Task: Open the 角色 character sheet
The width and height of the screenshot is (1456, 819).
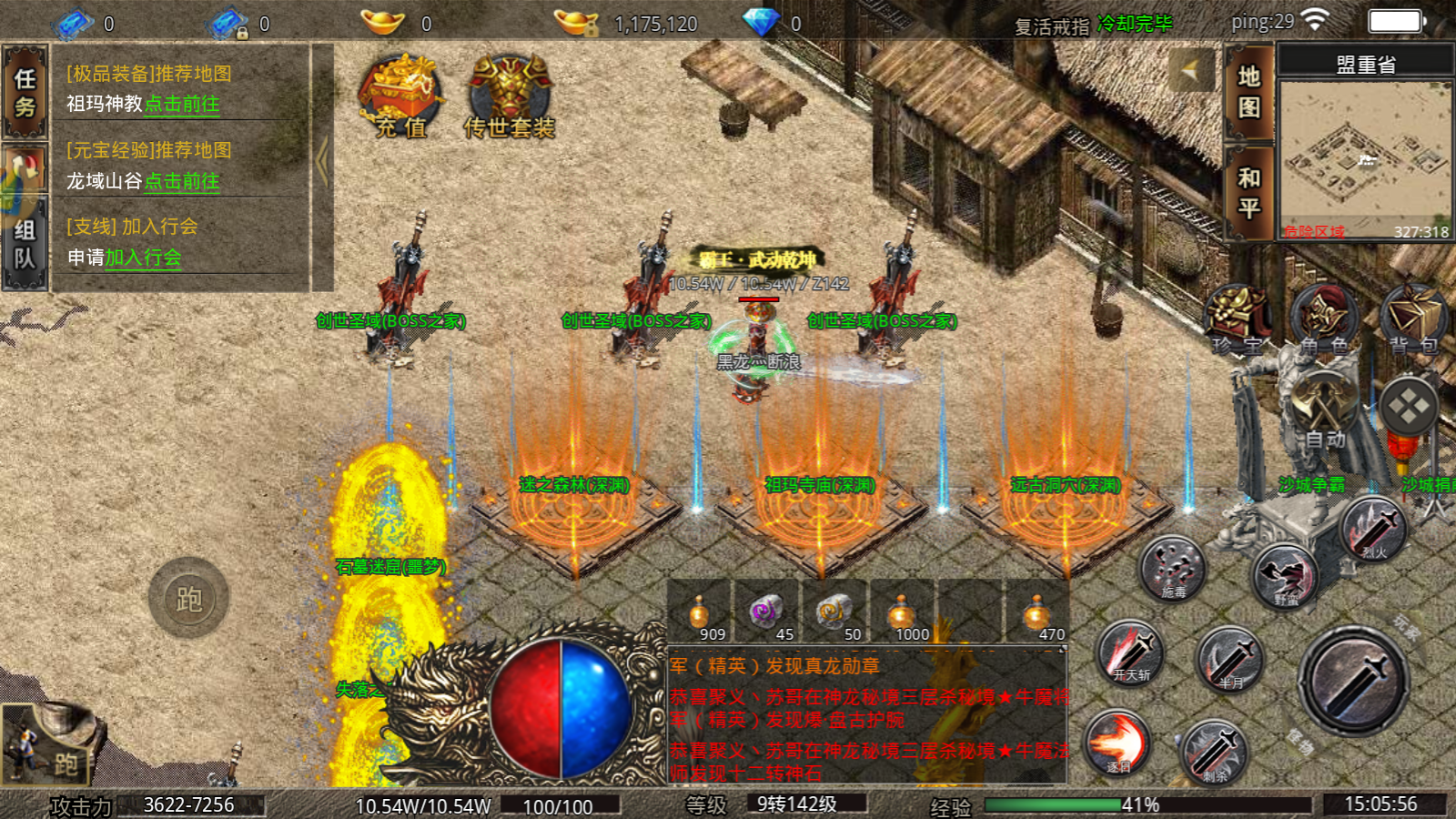Action: (1324, 320)
